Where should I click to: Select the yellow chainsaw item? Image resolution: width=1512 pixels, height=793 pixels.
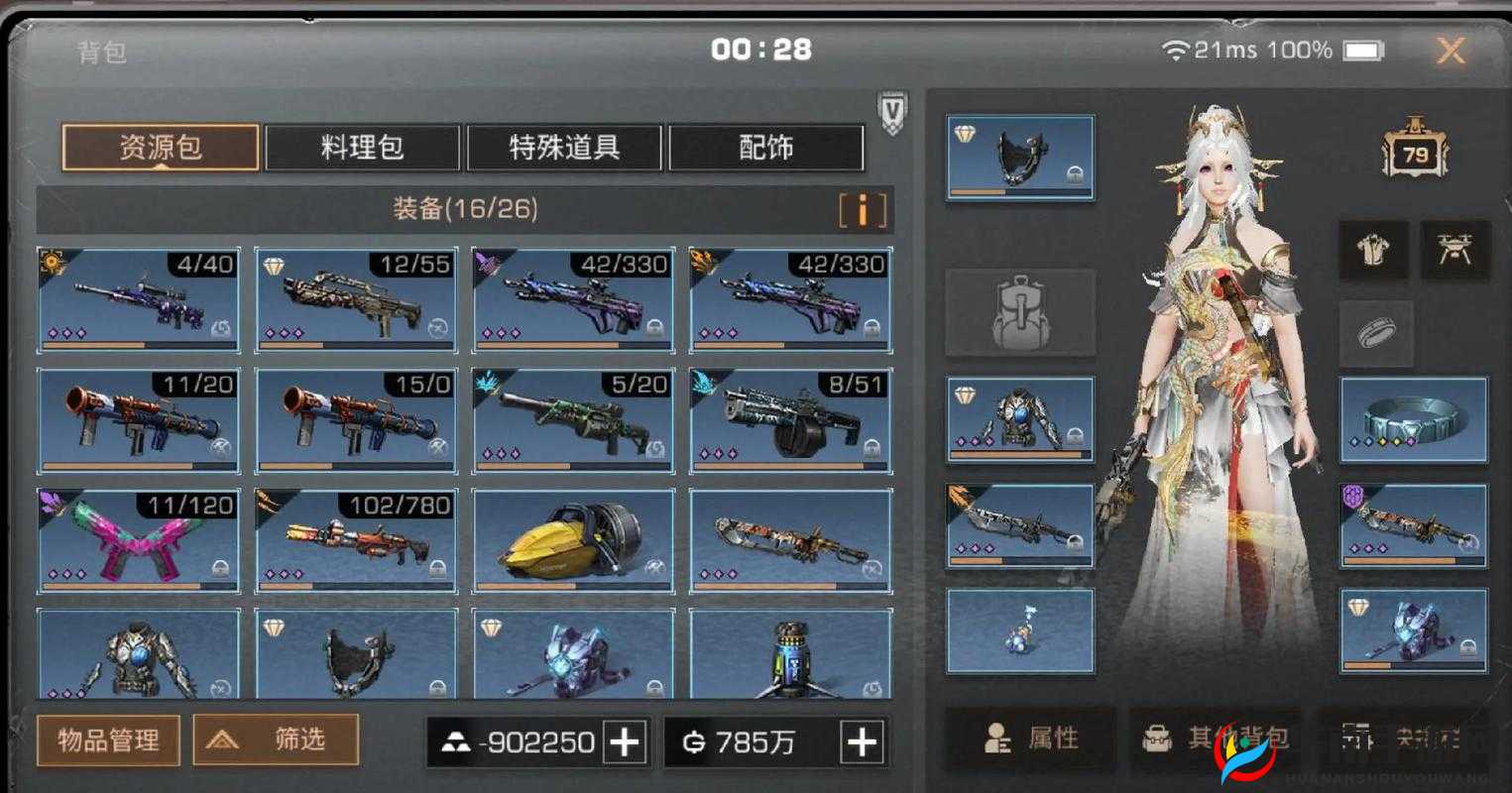point(573,540)
